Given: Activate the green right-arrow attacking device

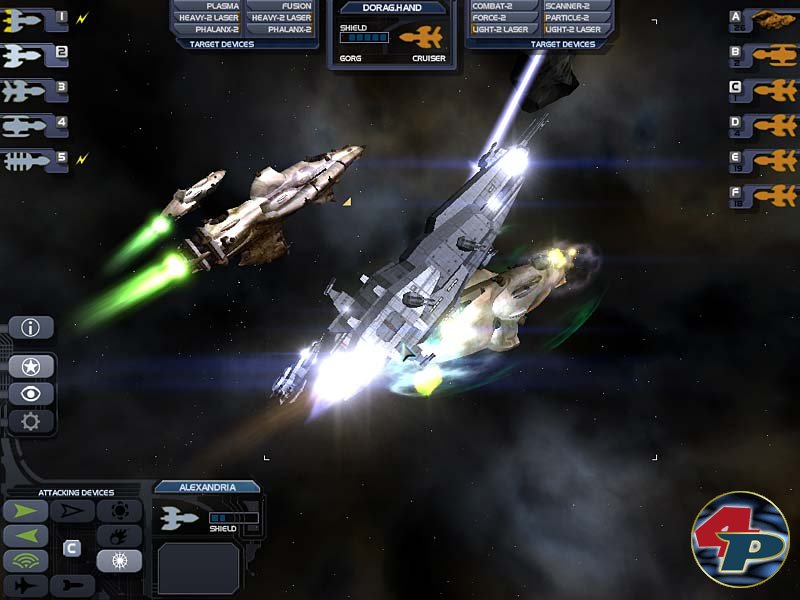Looking at the screenshot, I should [x=25, y=512].
